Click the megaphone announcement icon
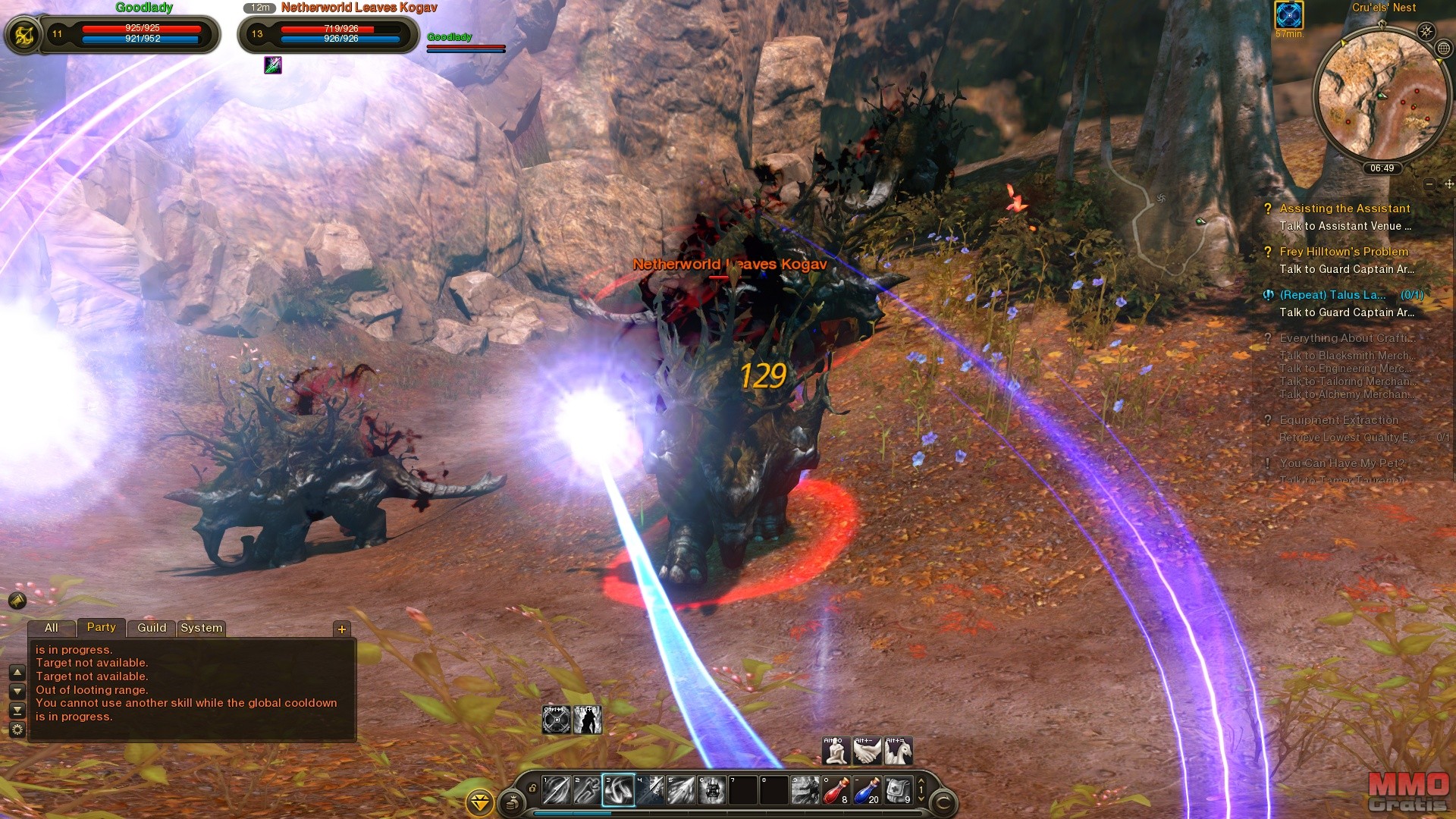Screen dimensions: 1456x819 click(x=17, y=601)
